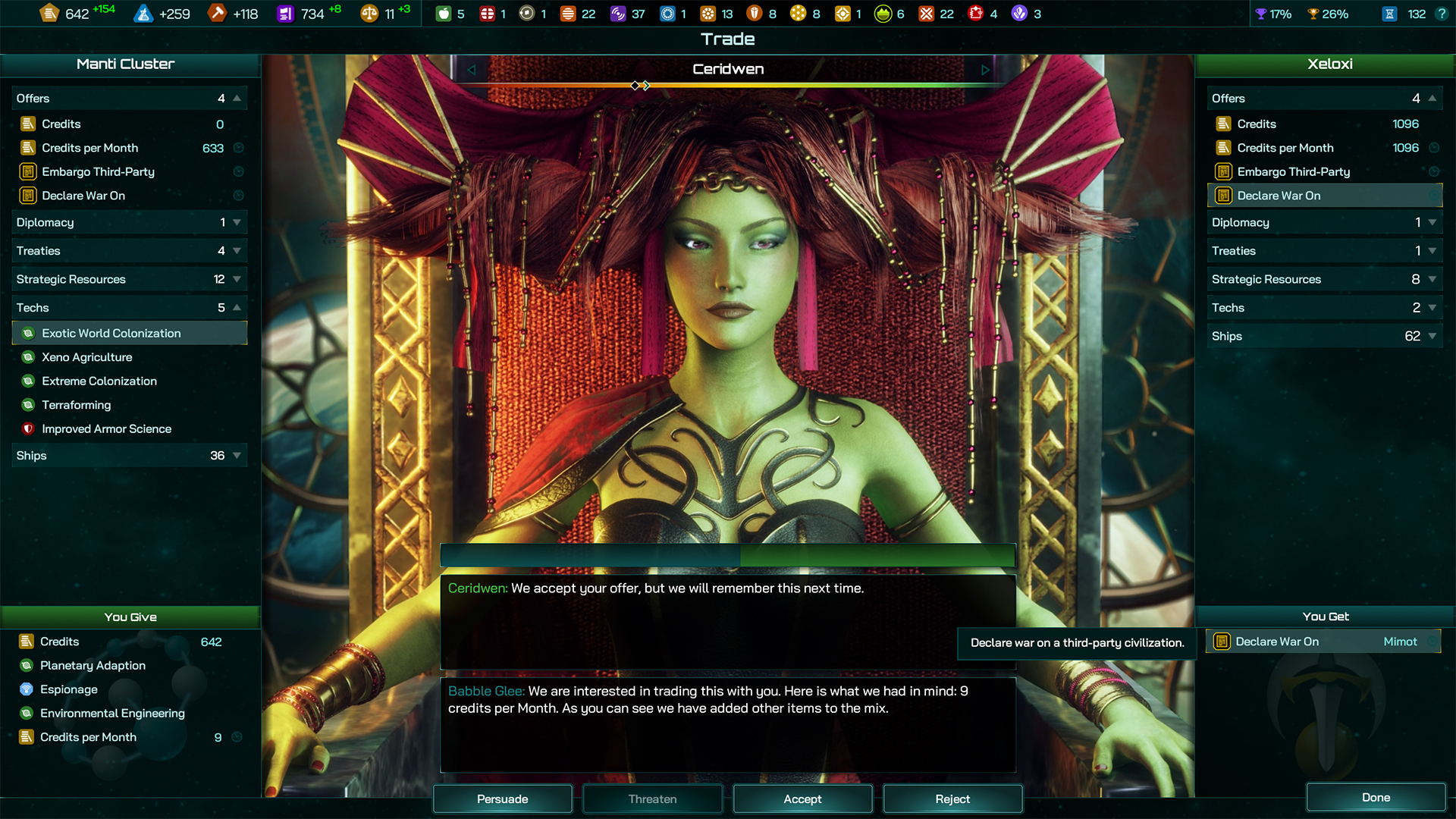Switch to next leader with right arrow
Viewport: 1456px width, 819px height.
coord(985,70)
